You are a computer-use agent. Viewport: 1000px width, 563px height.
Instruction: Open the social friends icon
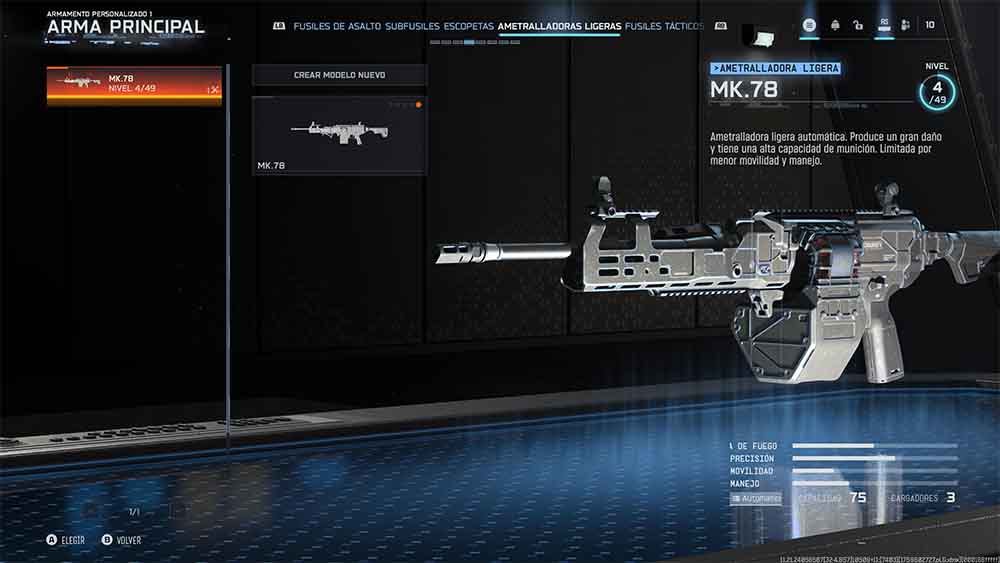coord(905,25)
